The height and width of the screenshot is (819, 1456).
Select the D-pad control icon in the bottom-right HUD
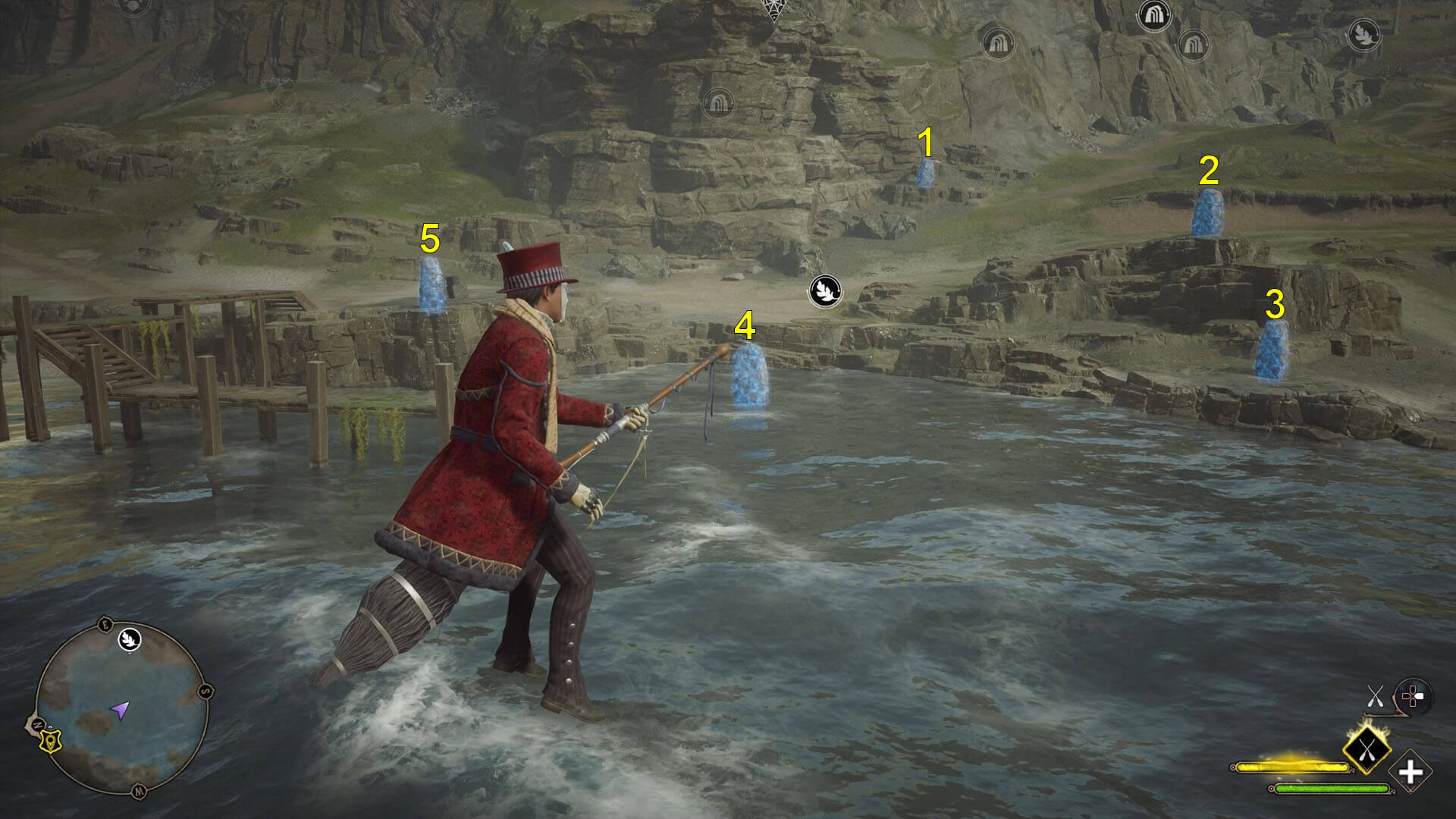[1414, 695]
